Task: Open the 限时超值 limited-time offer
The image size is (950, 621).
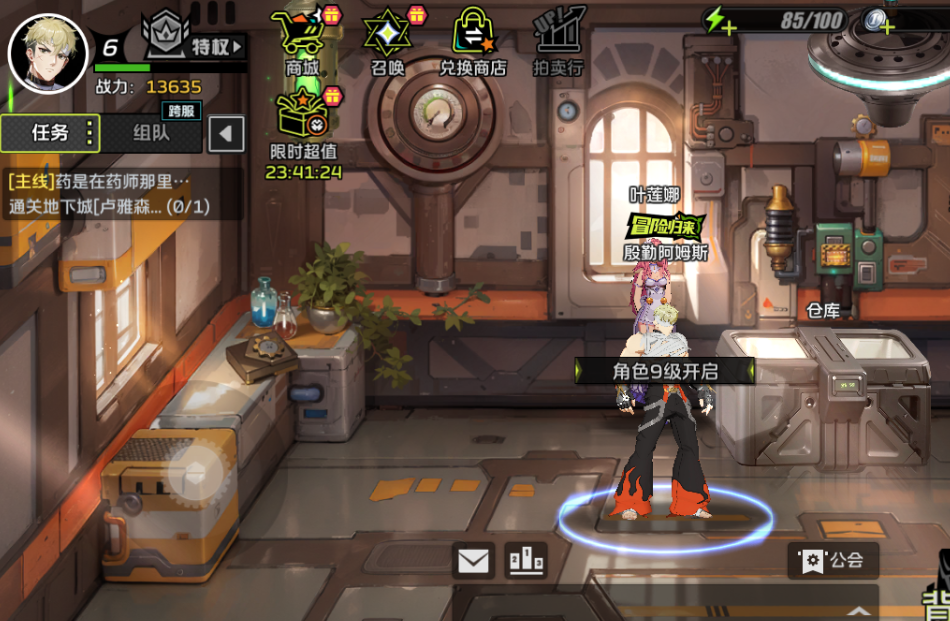Action: click(x=303, y=127)
